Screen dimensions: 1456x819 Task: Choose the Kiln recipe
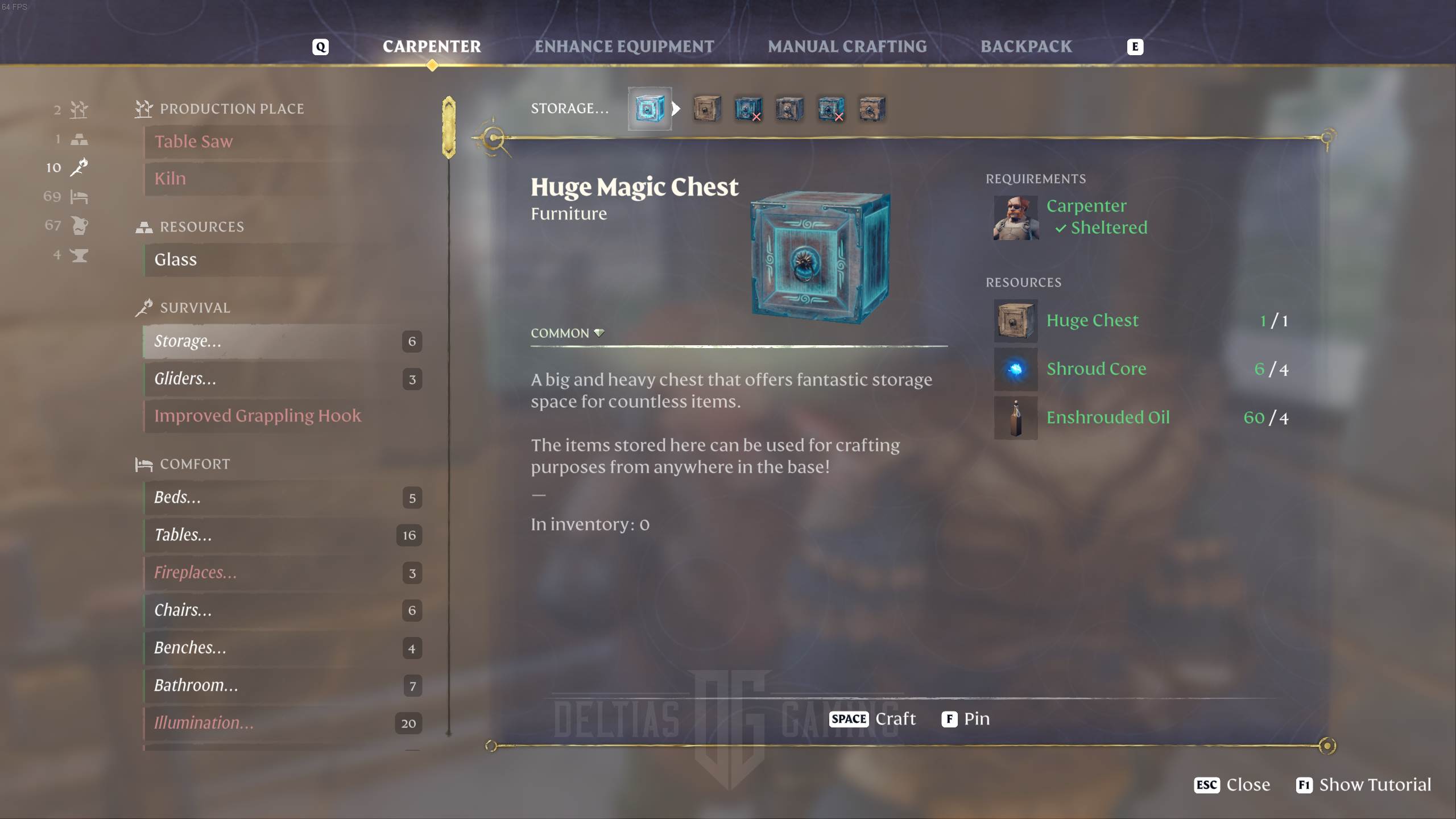(170, 179)
